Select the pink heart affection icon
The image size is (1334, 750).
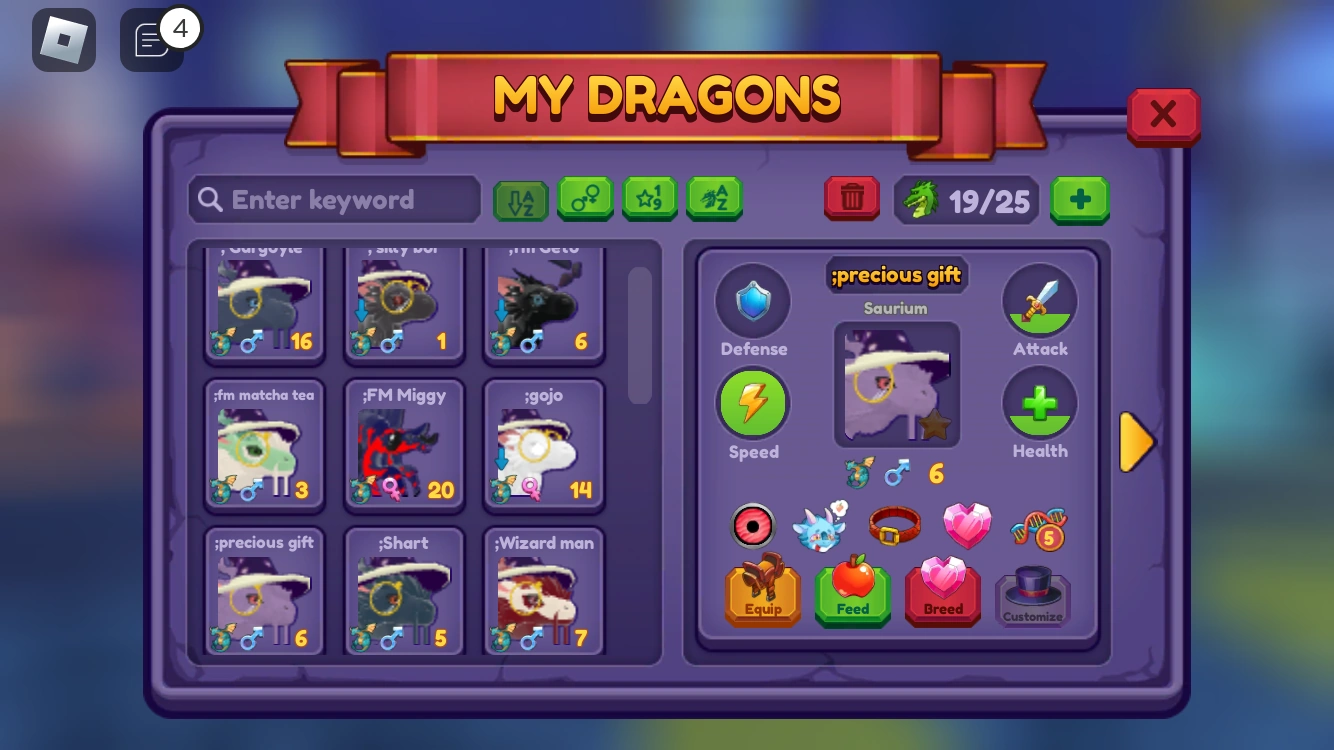tap(967, 523)
